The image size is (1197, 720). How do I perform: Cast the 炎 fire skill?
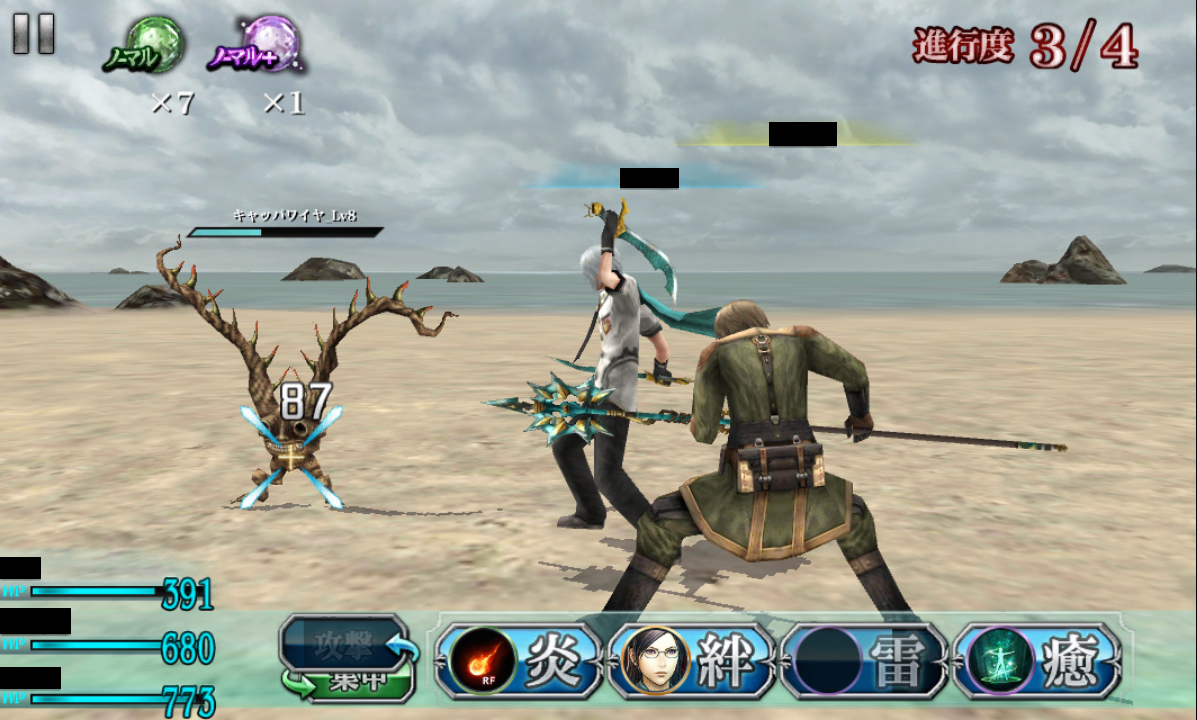coord(518,661)
